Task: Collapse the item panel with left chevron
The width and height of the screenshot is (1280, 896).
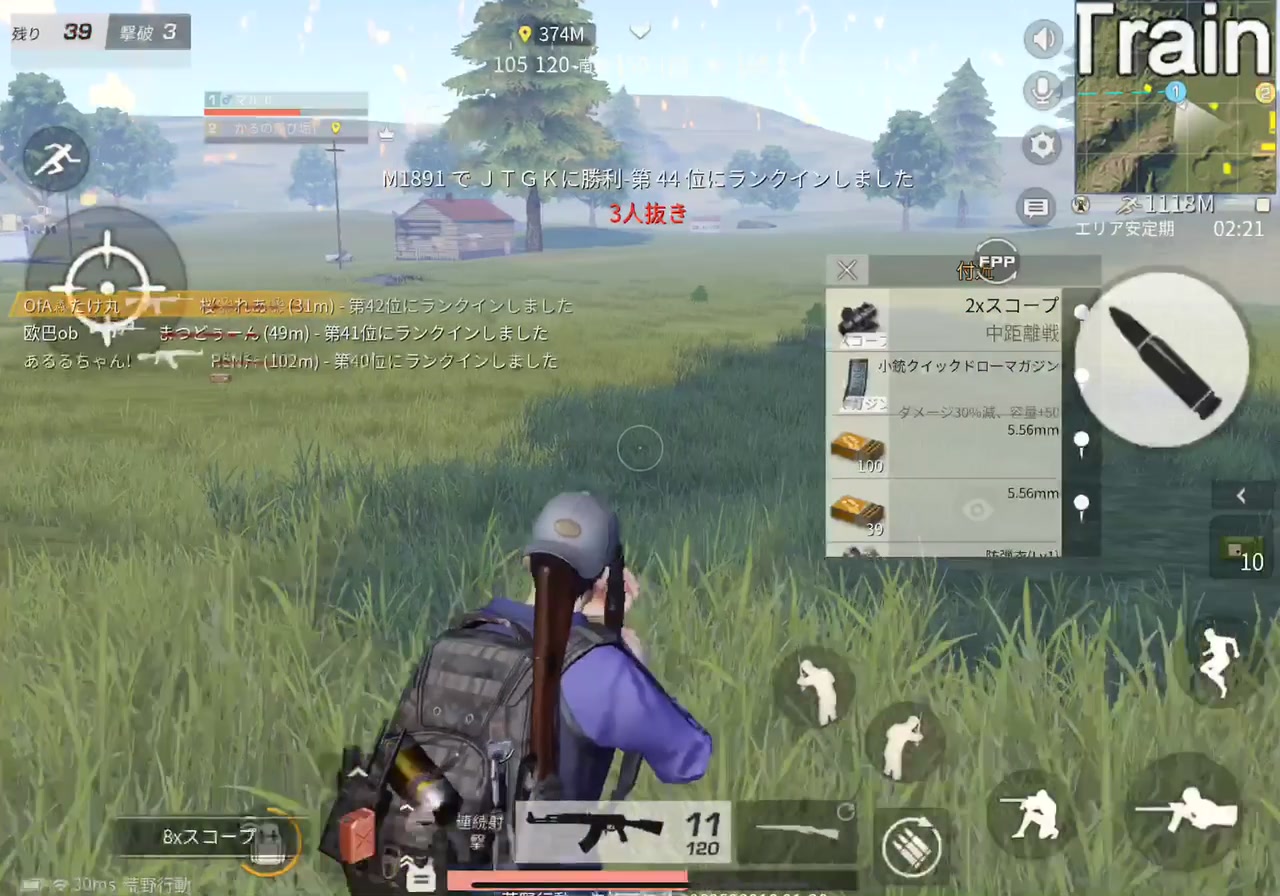Action: tap(1241, 495)
